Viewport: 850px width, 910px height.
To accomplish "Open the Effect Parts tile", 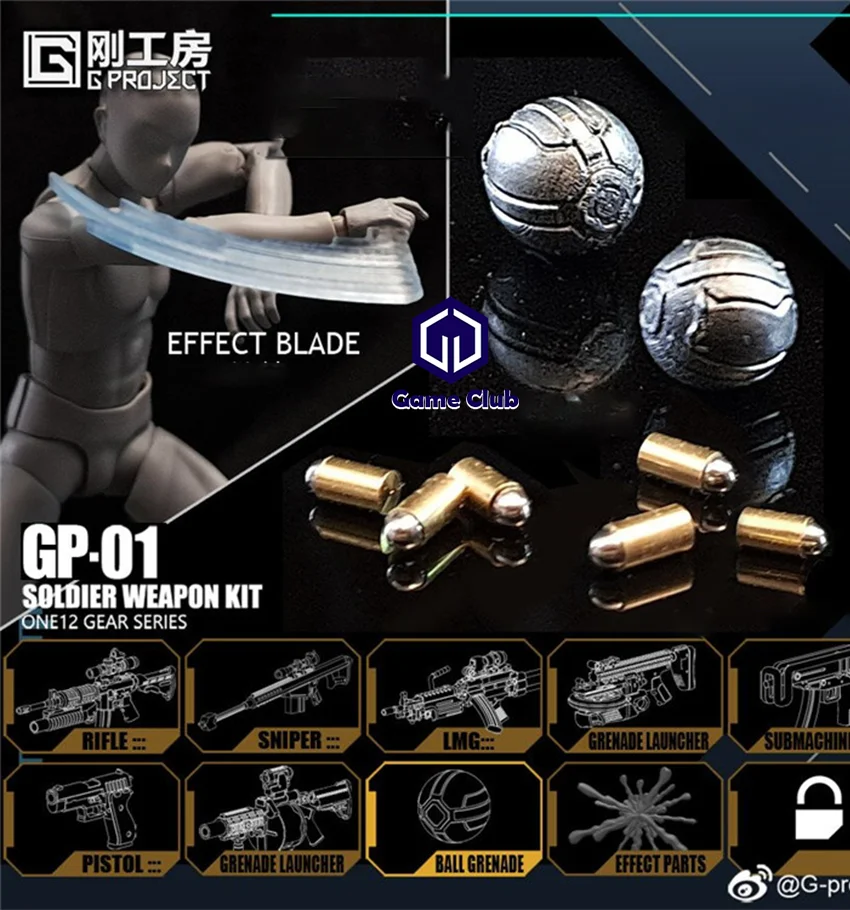I will click(x=635, y=819).
